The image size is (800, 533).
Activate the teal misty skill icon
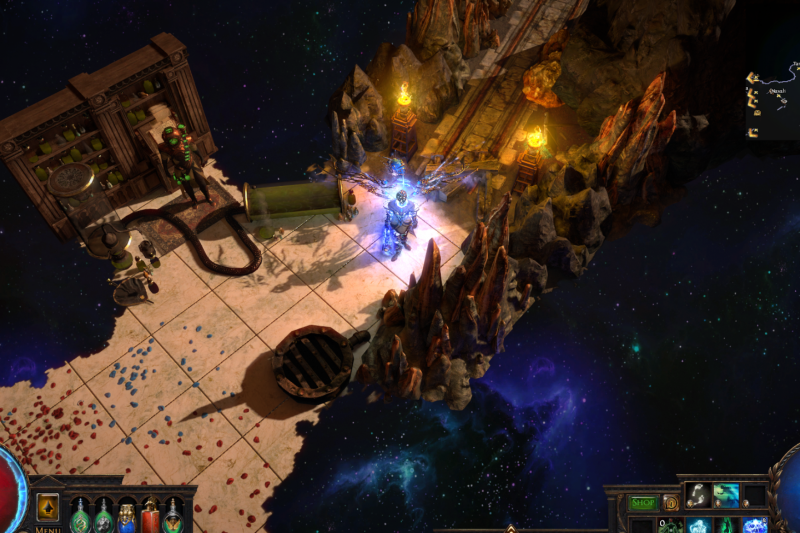726,495
